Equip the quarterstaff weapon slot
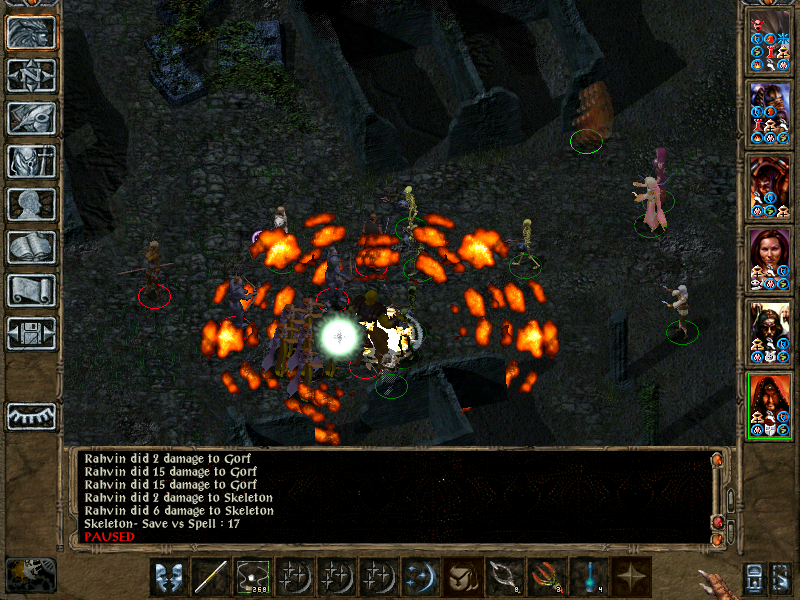Viewport: 800px width, 600px height. pyautogui.click(x=210, y=577)
